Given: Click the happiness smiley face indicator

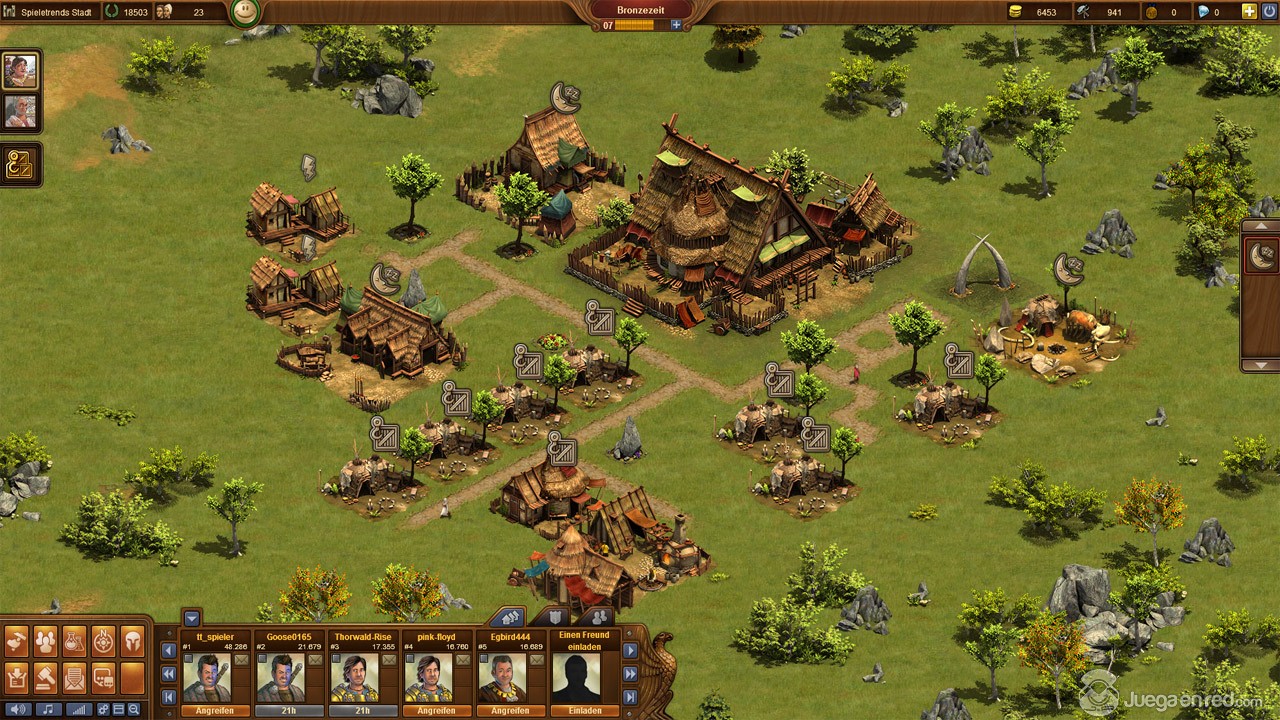Looking at the screenshot, I should pyautogui.click(x=244, y=13).
